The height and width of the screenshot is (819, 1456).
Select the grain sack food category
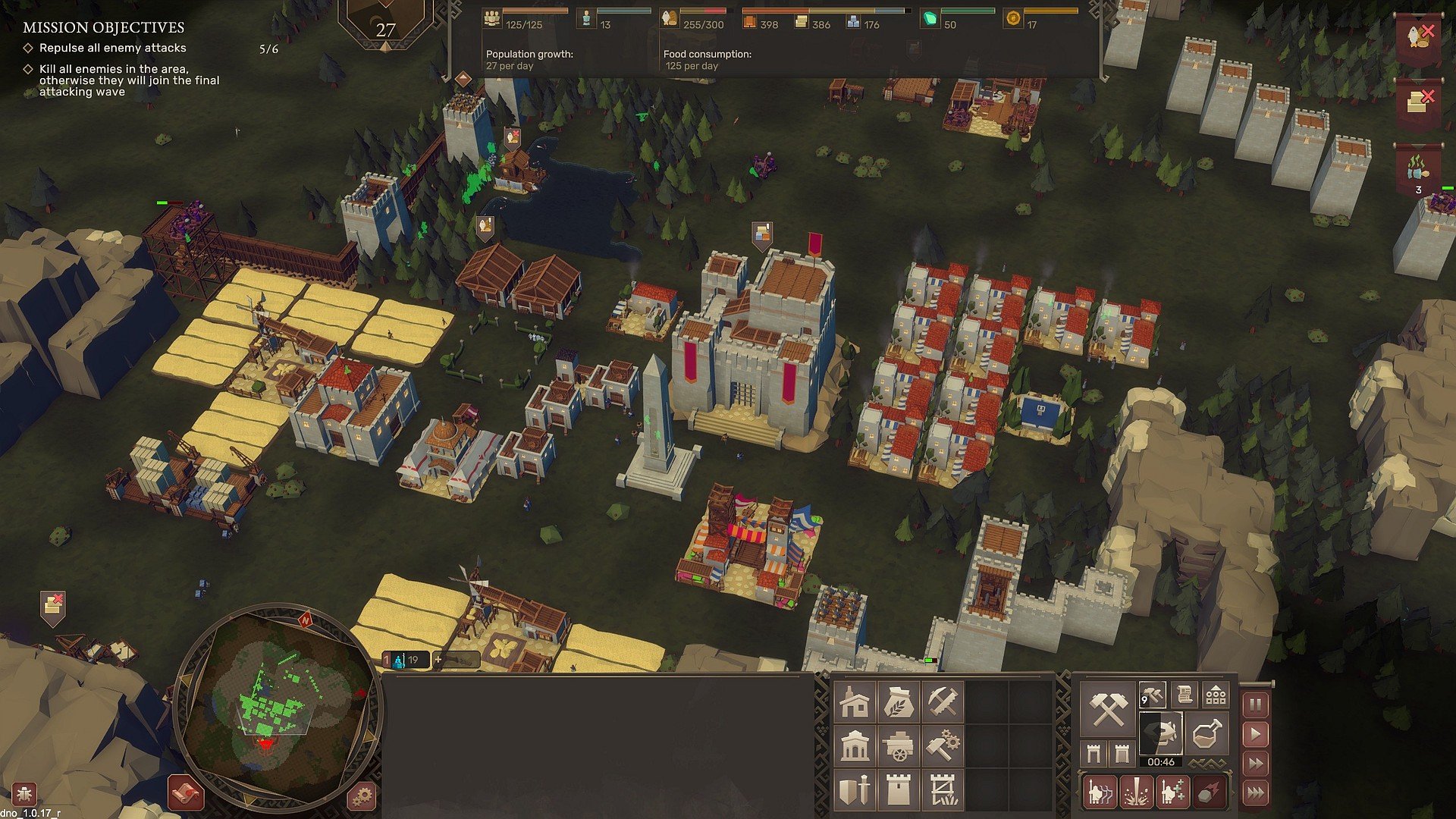899,701
